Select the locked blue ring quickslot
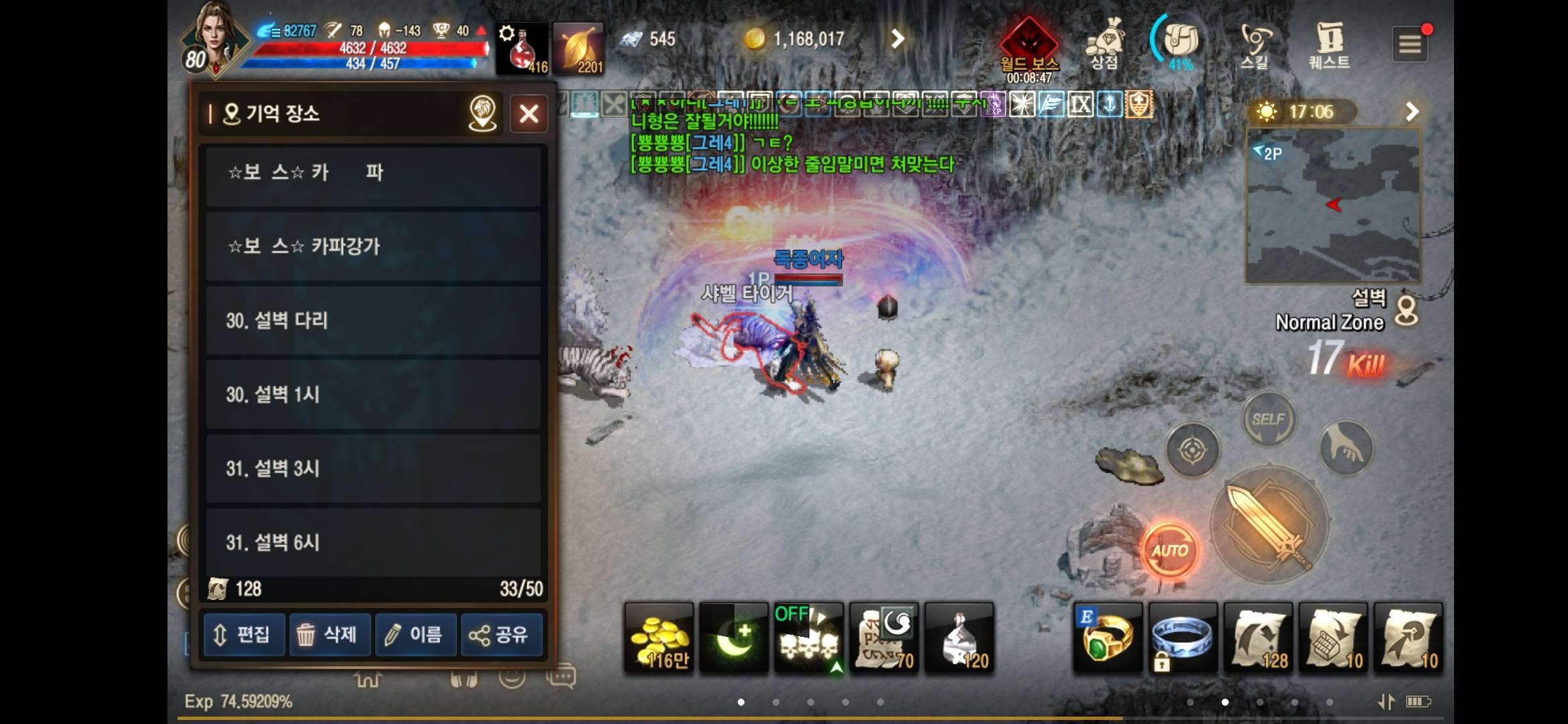 [1181, 637]
